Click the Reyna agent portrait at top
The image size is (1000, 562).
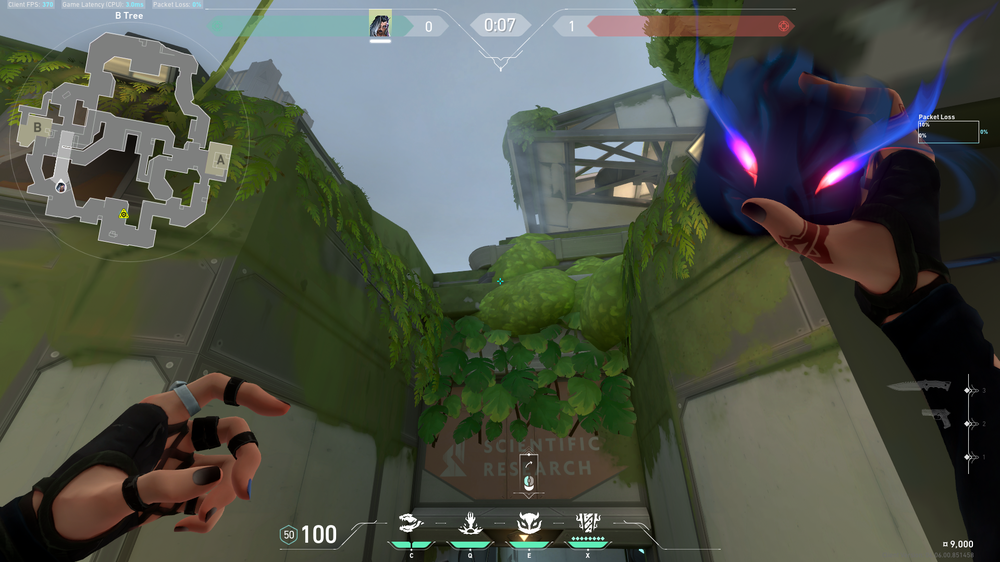click(380, 25)
